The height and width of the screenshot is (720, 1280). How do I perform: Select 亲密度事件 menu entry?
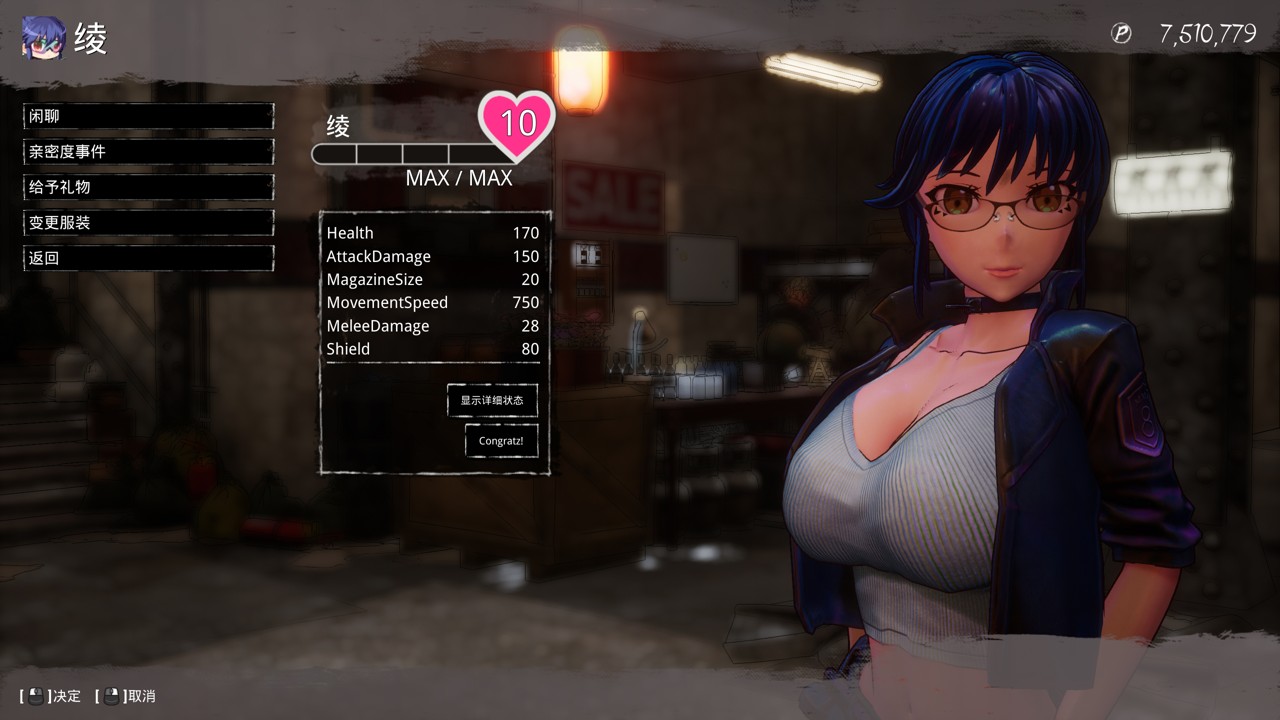[x=148, y=152]
